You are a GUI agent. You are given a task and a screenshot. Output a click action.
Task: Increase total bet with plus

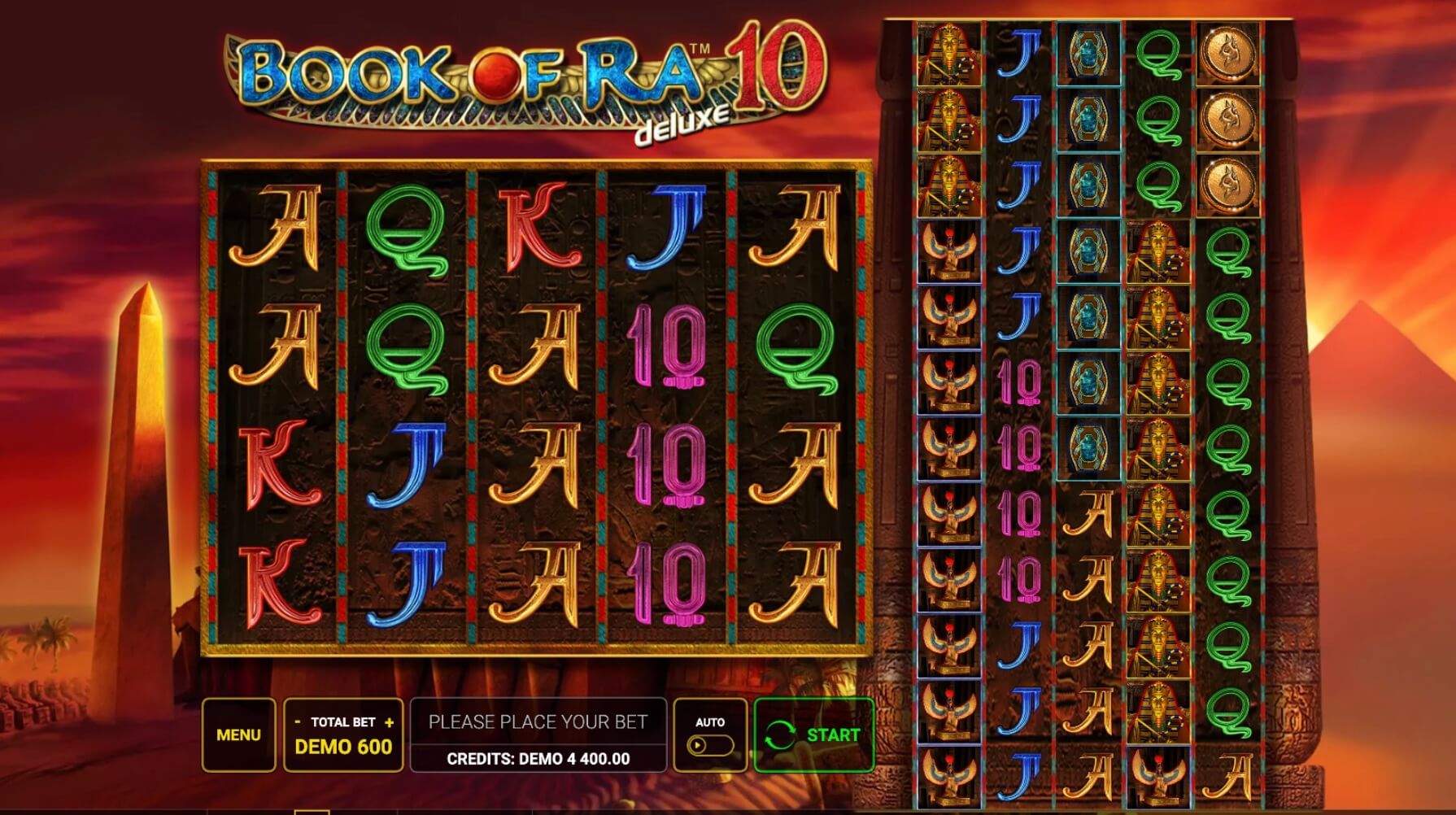coord(390,722)
